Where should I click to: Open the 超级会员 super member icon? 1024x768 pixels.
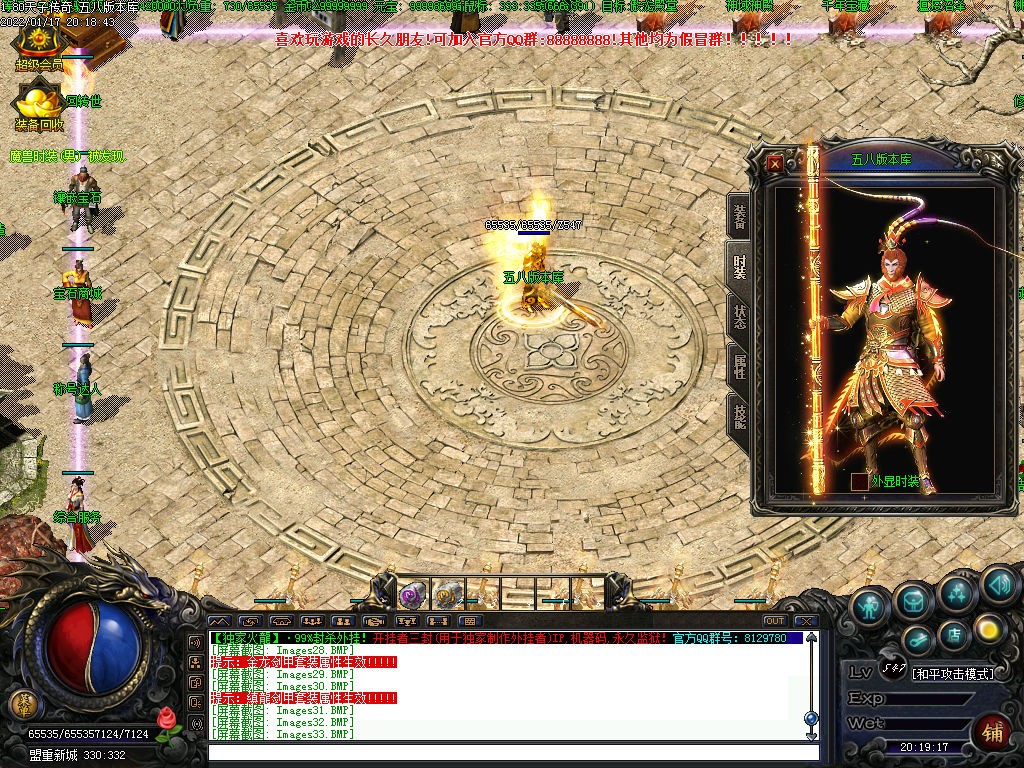[x=38, y=43]
